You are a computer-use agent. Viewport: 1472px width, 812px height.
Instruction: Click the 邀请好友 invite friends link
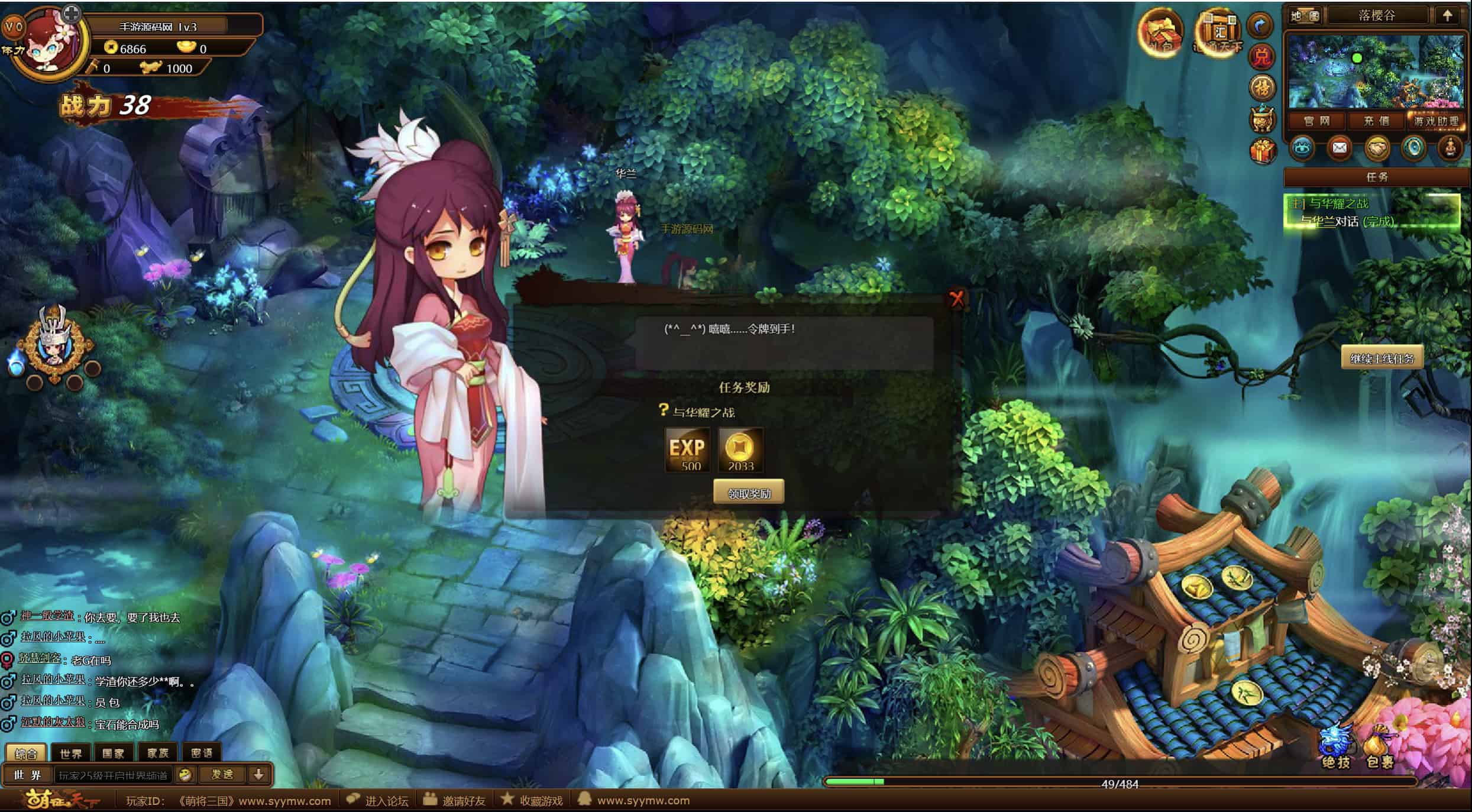tap(463, 801)
